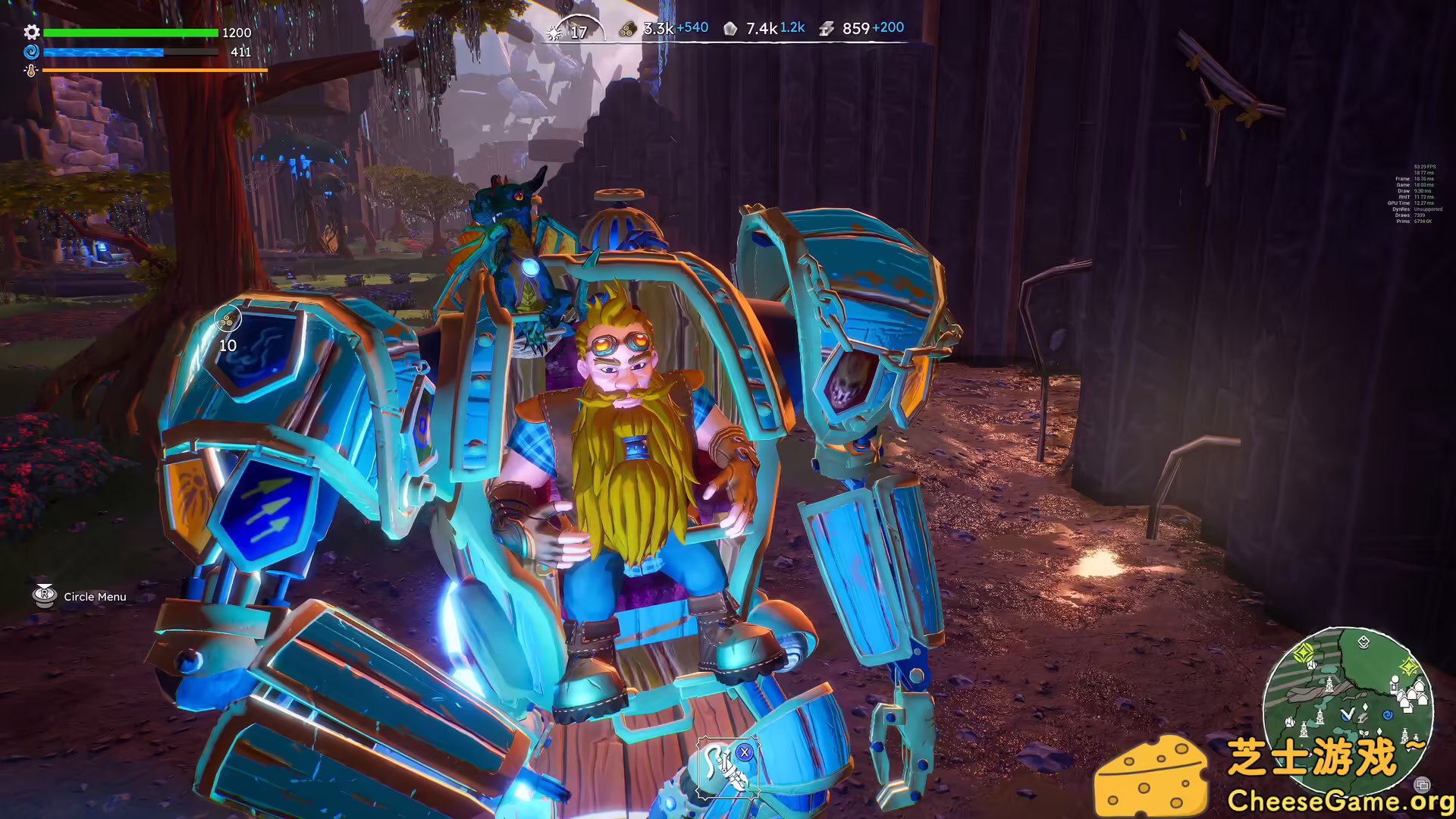Toggle the green diamond waypoint on the minimap
The height and width of the screenshot is (819, 1456).
pyautogui.click(x=1303, y=653)
